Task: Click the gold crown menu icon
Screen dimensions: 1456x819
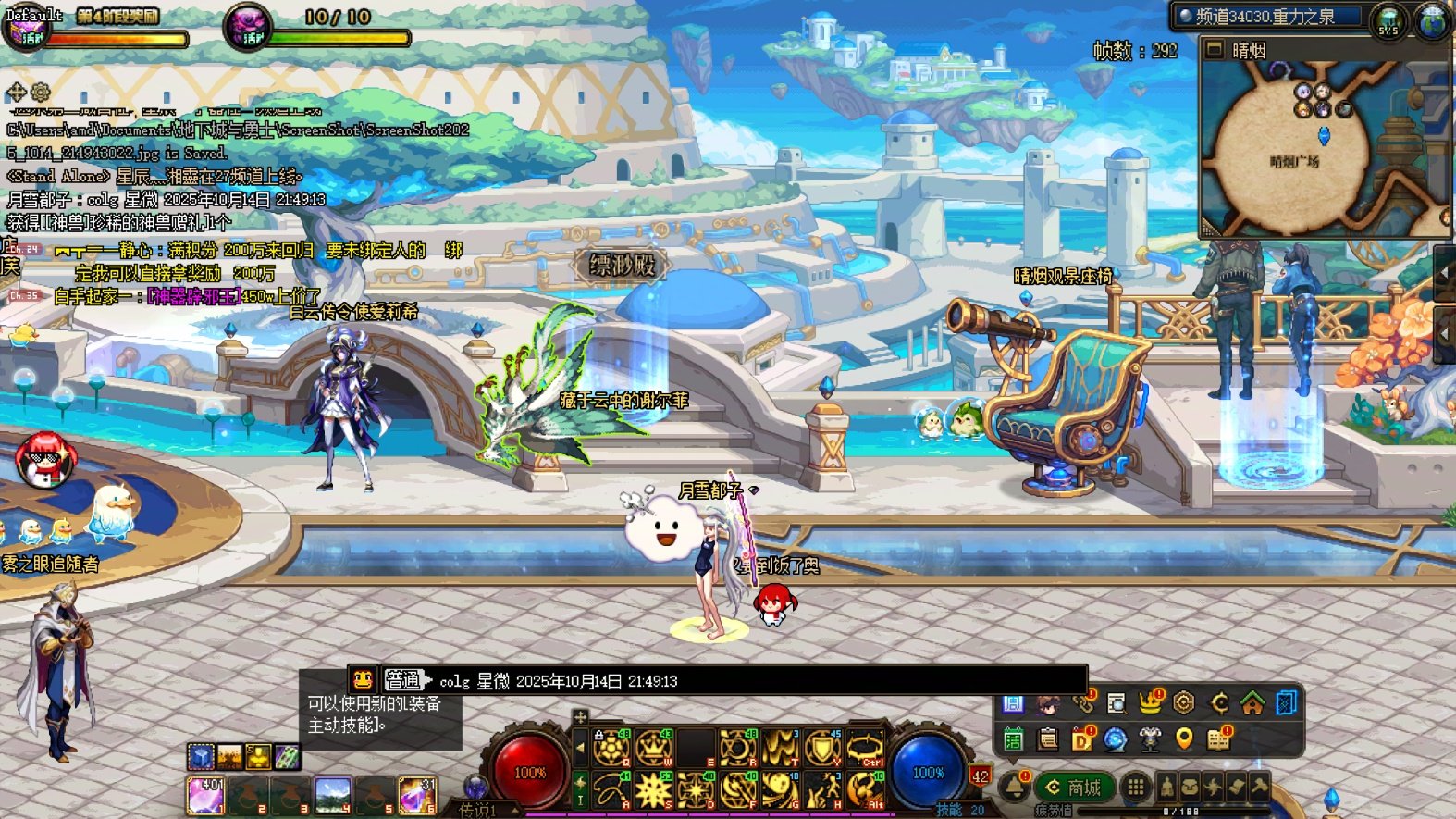Action: [1150, 703]
